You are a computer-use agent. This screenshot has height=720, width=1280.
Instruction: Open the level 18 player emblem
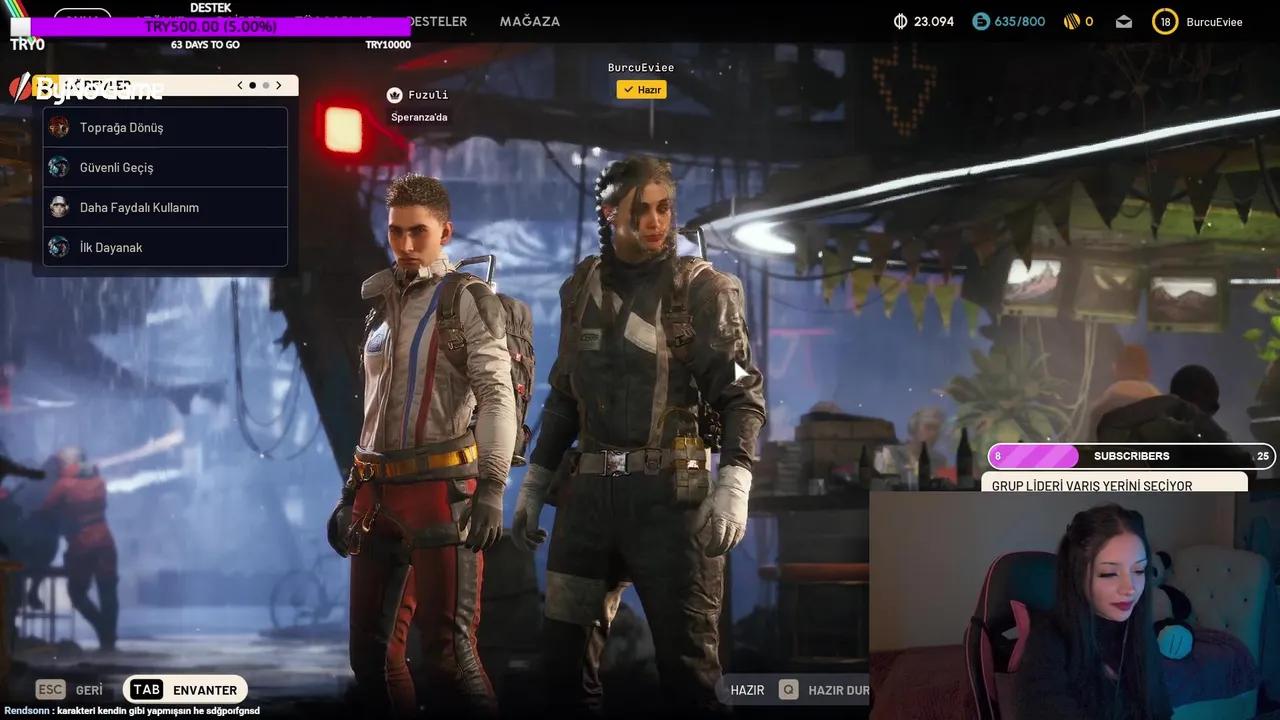click(1164, 20)
